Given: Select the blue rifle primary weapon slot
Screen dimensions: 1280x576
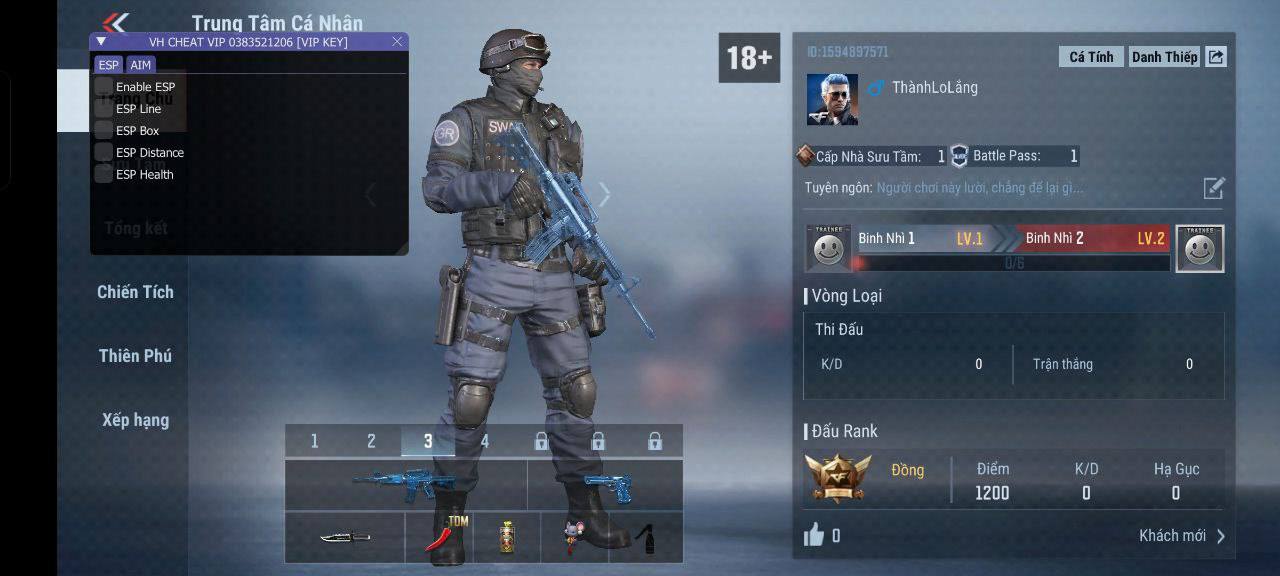Looking at the screenshot, I should [405, 485].
